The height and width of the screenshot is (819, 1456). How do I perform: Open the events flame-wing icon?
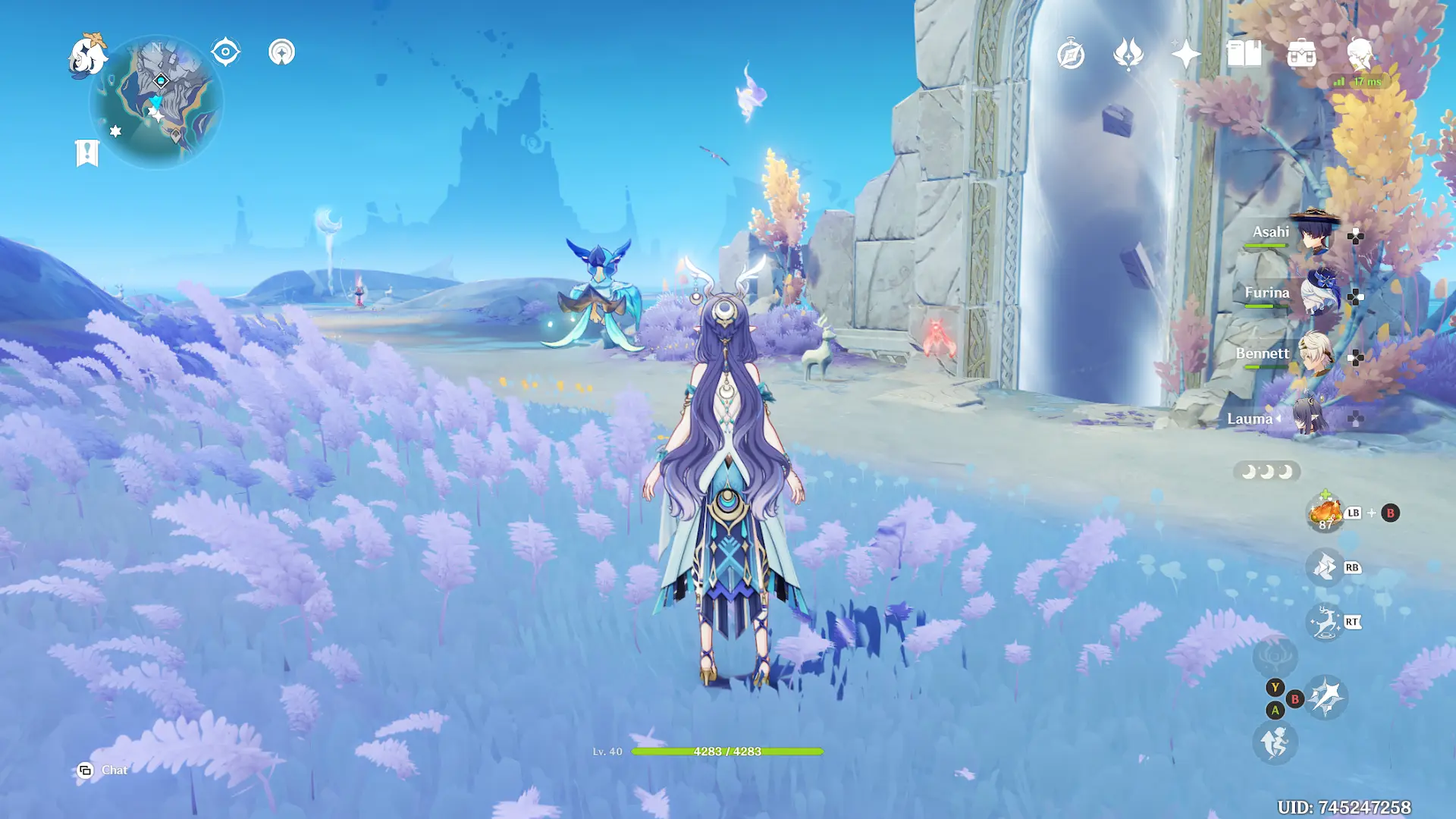(1128, 55)
